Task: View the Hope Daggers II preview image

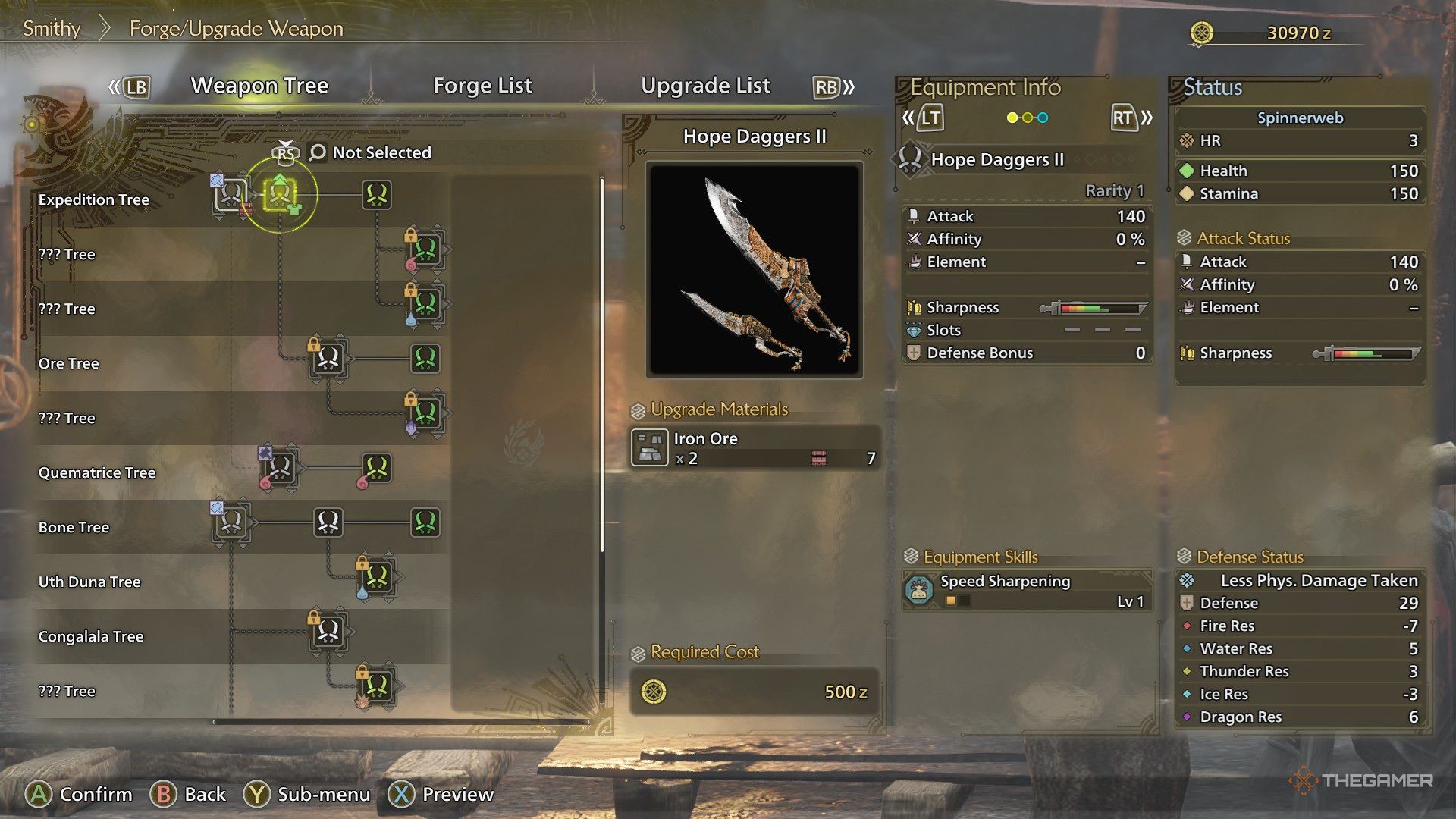Action: pyautogui.click(x=755, y=269)
